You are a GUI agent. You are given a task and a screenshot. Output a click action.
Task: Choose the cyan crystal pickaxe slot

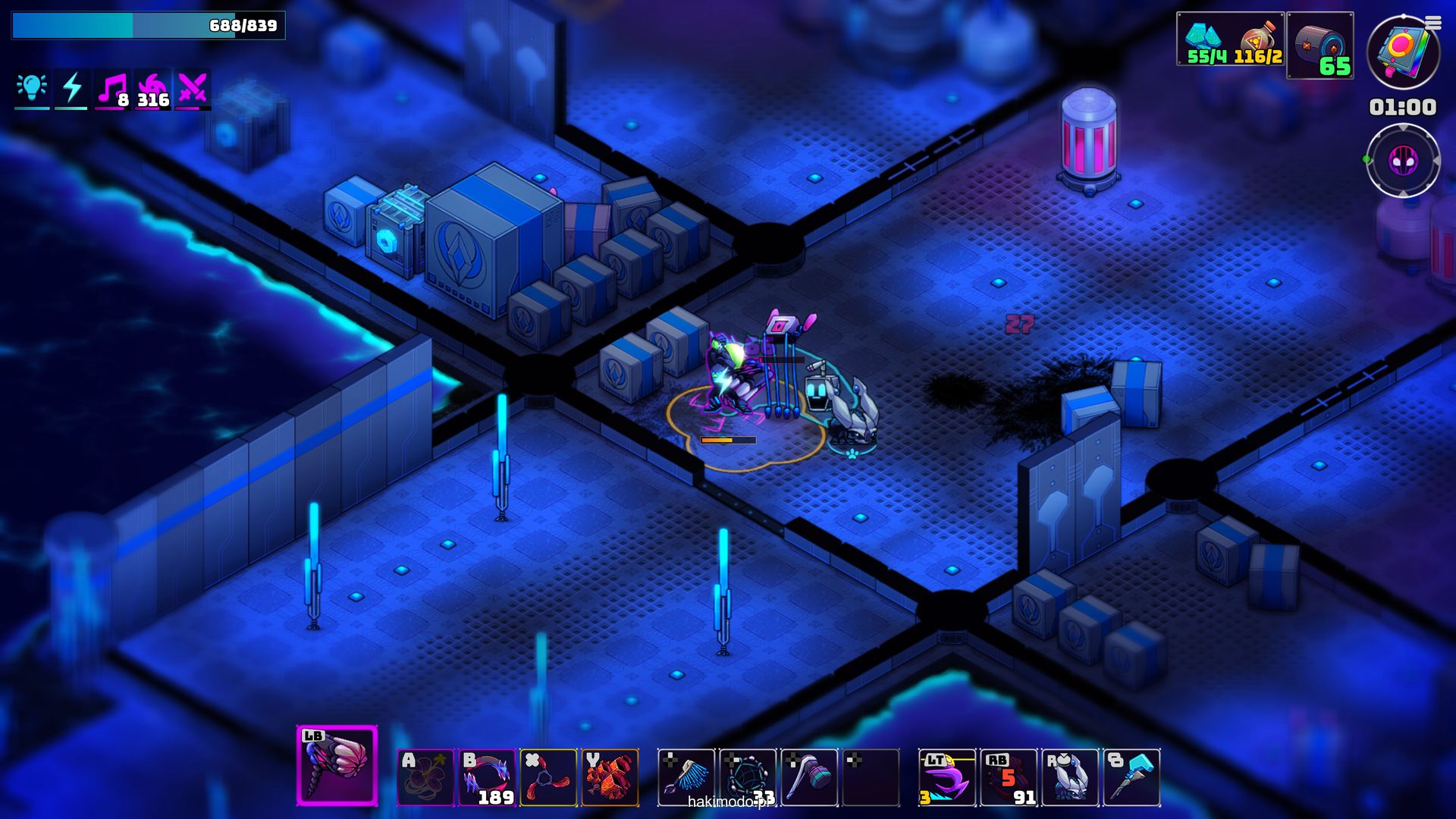pyautogui.click(x=1131, y=777)
